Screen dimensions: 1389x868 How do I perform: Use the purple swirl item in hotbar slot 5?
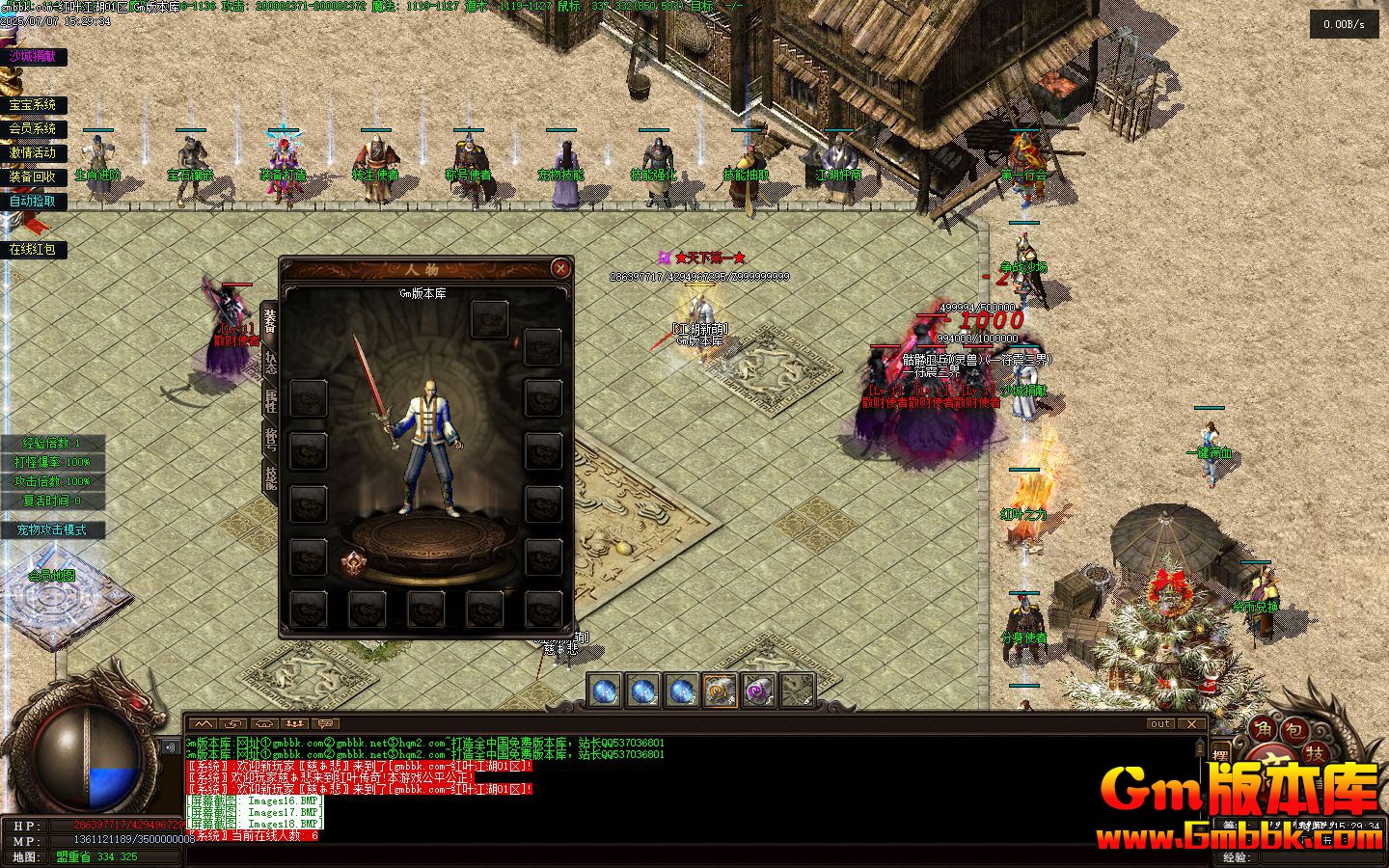(x=758, y=691)
